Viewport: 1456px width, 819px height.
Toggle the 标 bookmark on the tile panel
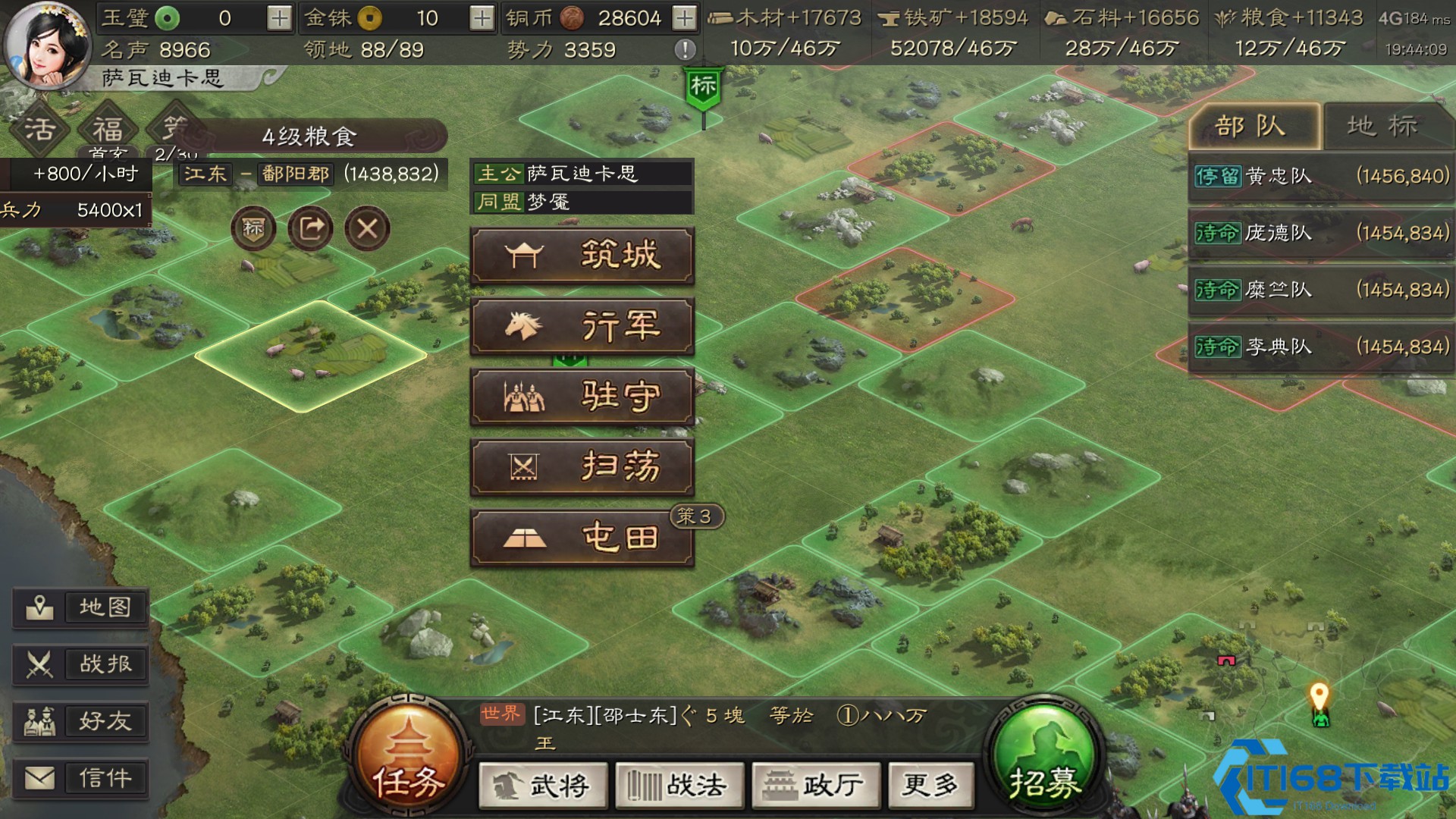[x=255, y=228]
